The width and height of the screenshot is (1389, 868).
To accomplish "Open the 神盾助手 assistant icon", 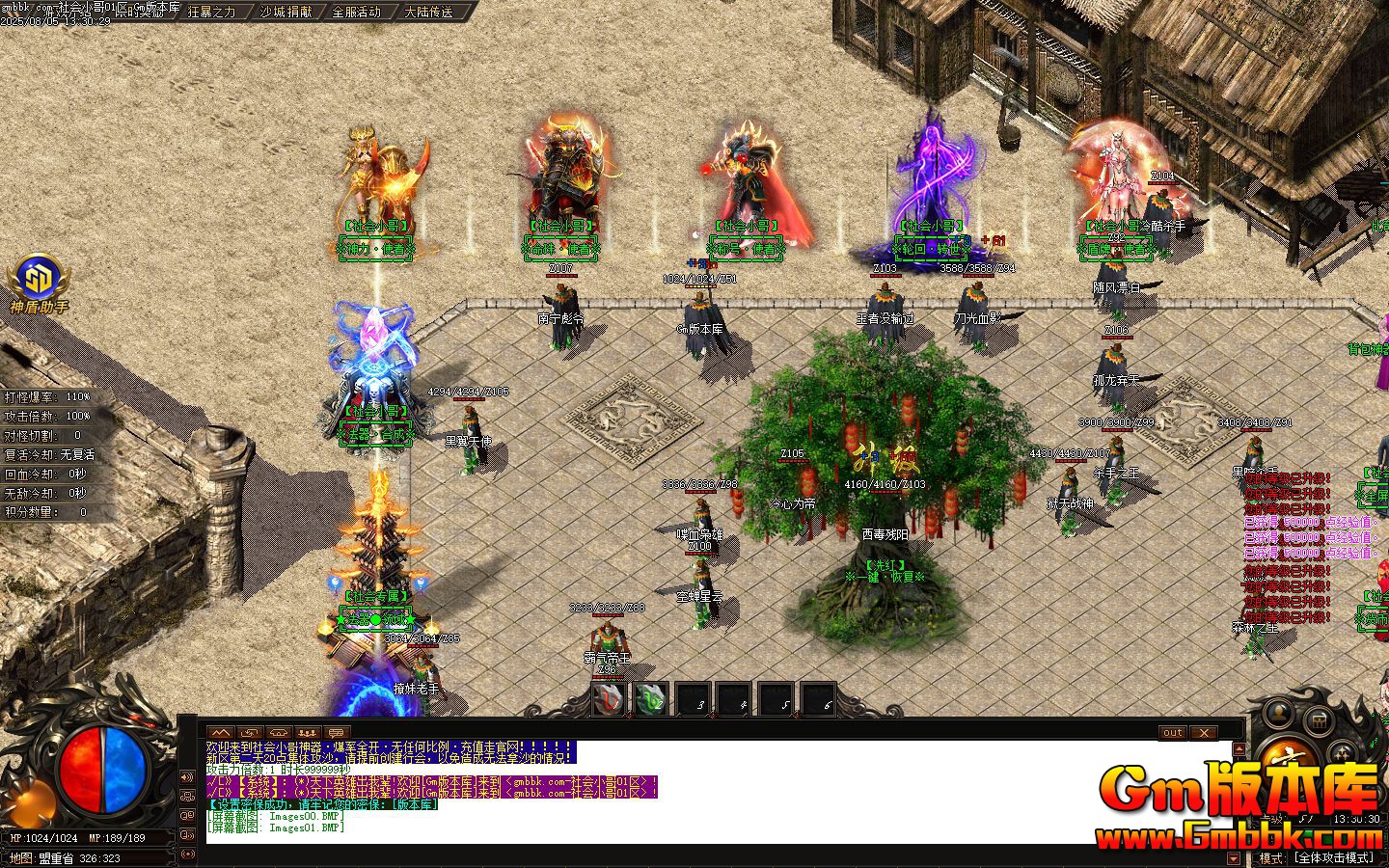I will 39,278.
